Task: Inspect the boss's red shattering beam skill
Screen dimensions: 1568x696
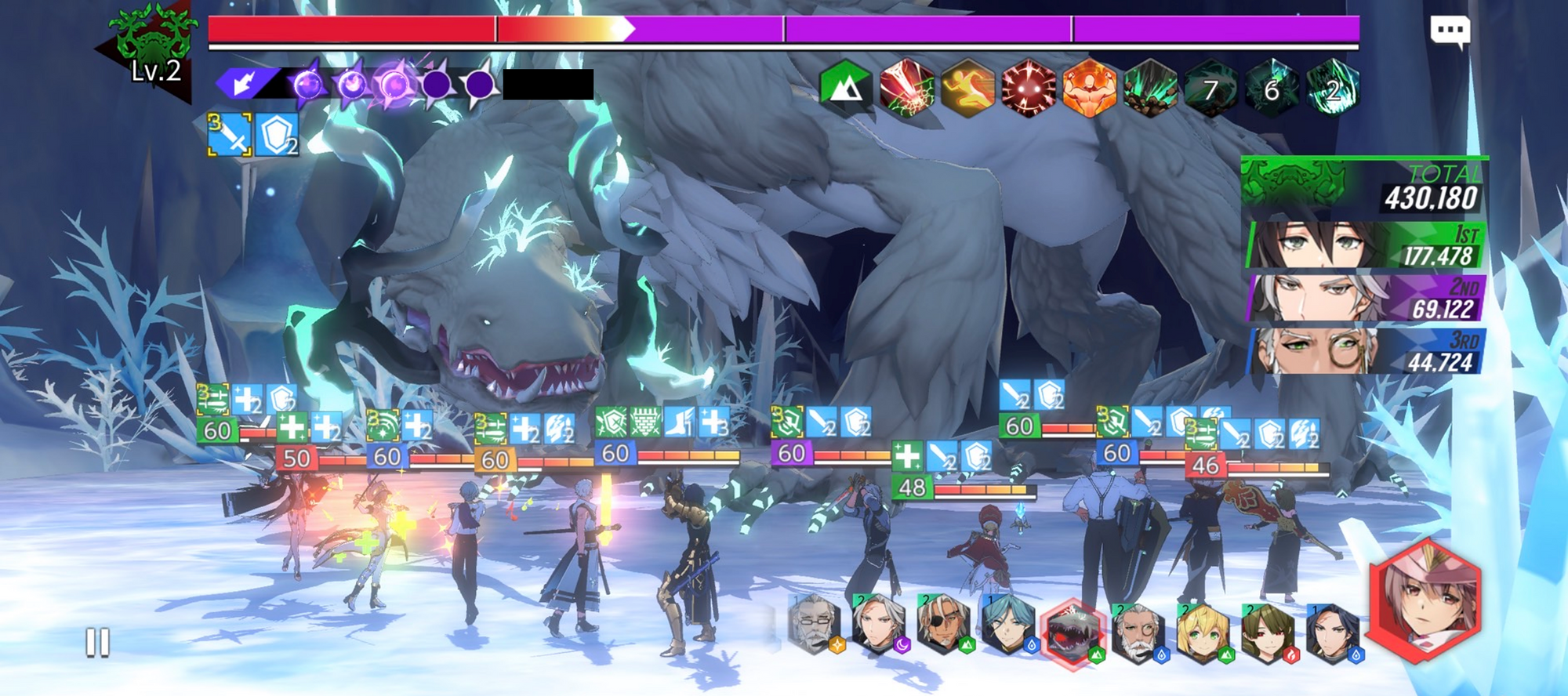Action: coord(906,87)
